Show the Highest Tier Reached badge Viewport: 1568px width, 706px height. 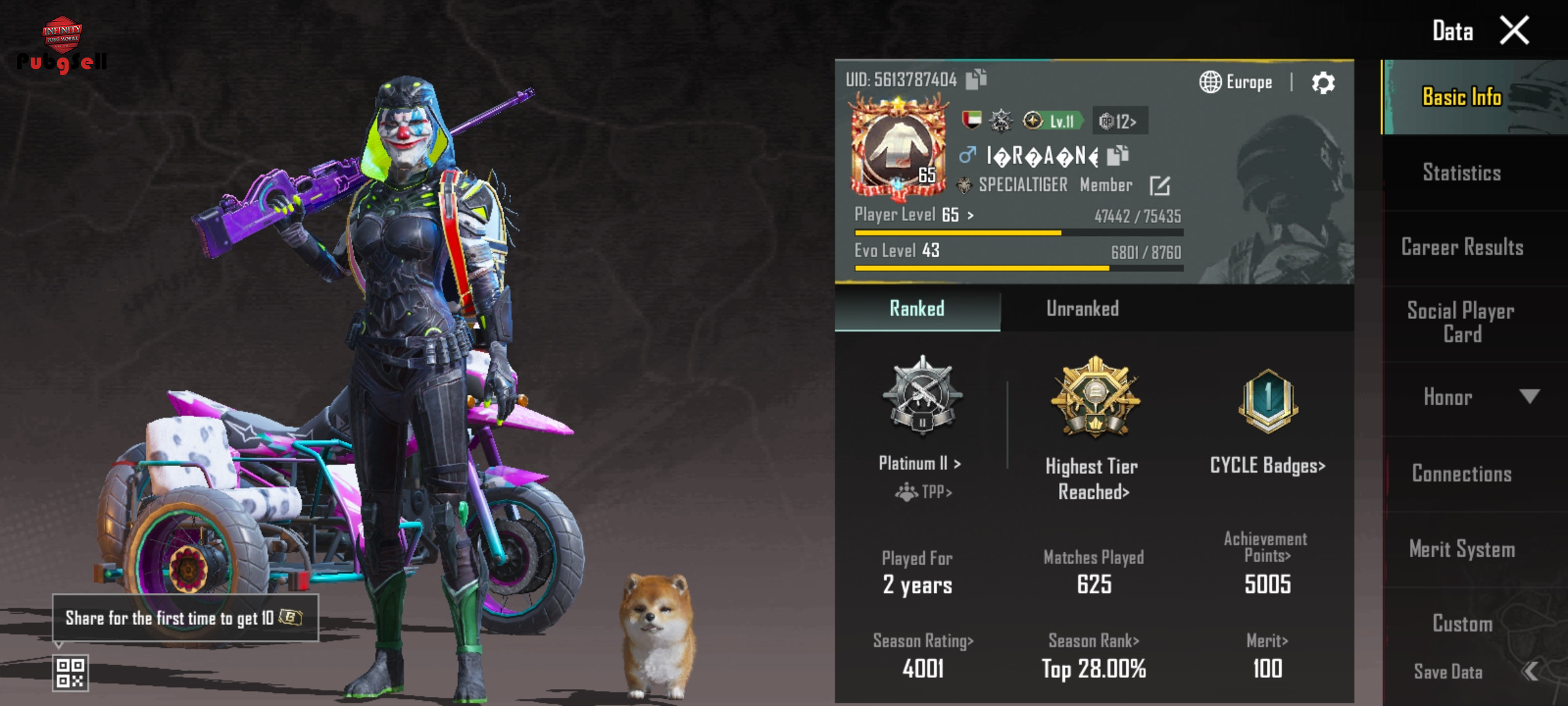click(1094, 399)
